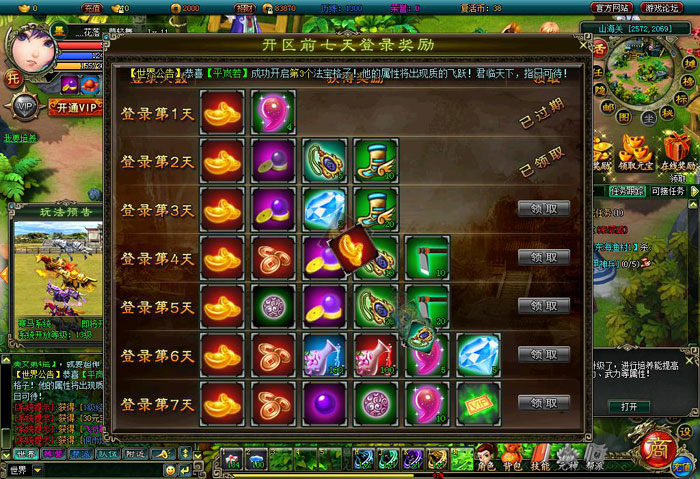Select the green VIP ticket in day 7 rewards
Viewport: 700px width, 479px height.
point(478,404)
